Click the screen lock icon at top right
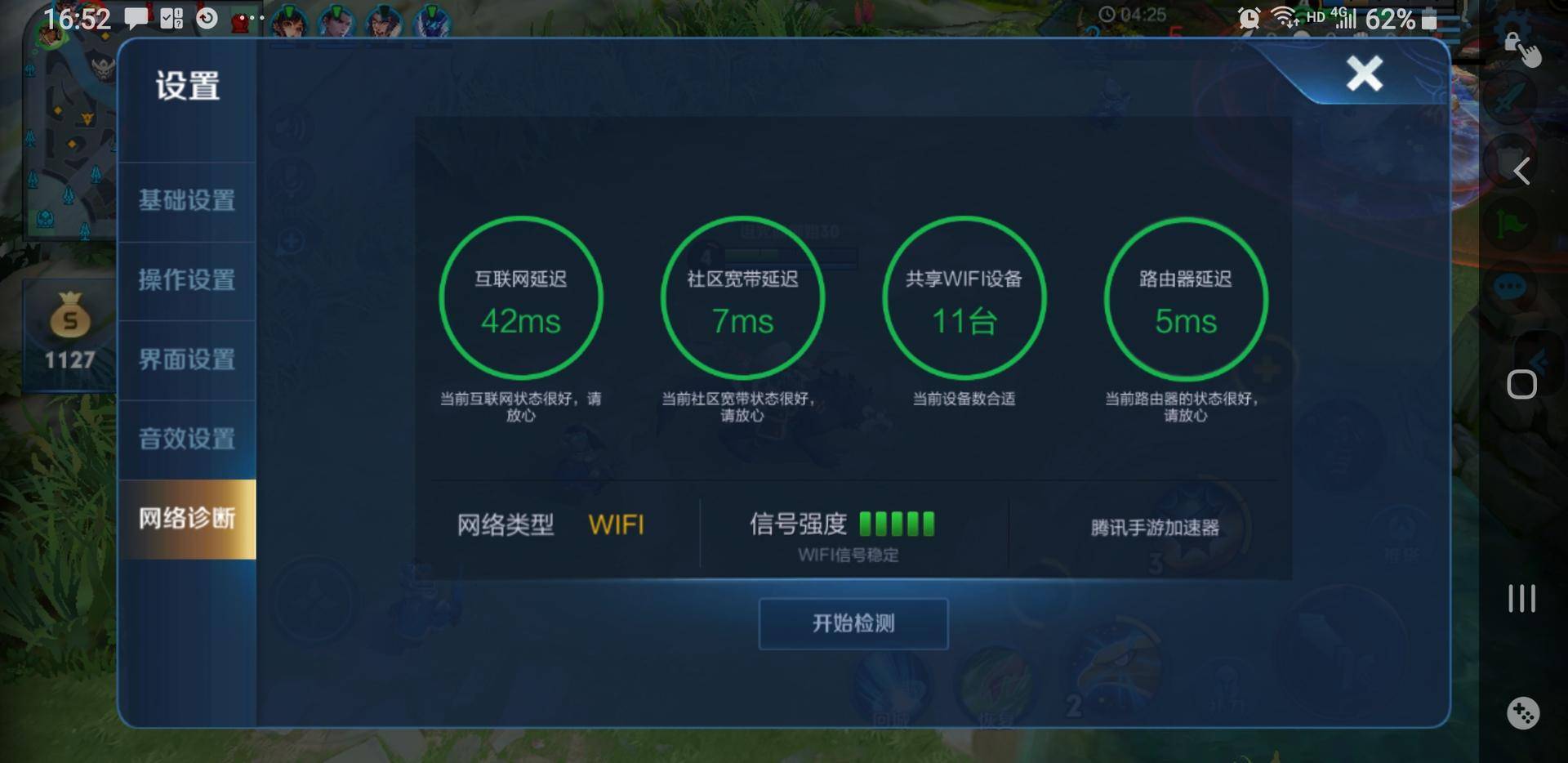Image resolution: width=1568 pixels, height=763 pixels. point(1512,42)
